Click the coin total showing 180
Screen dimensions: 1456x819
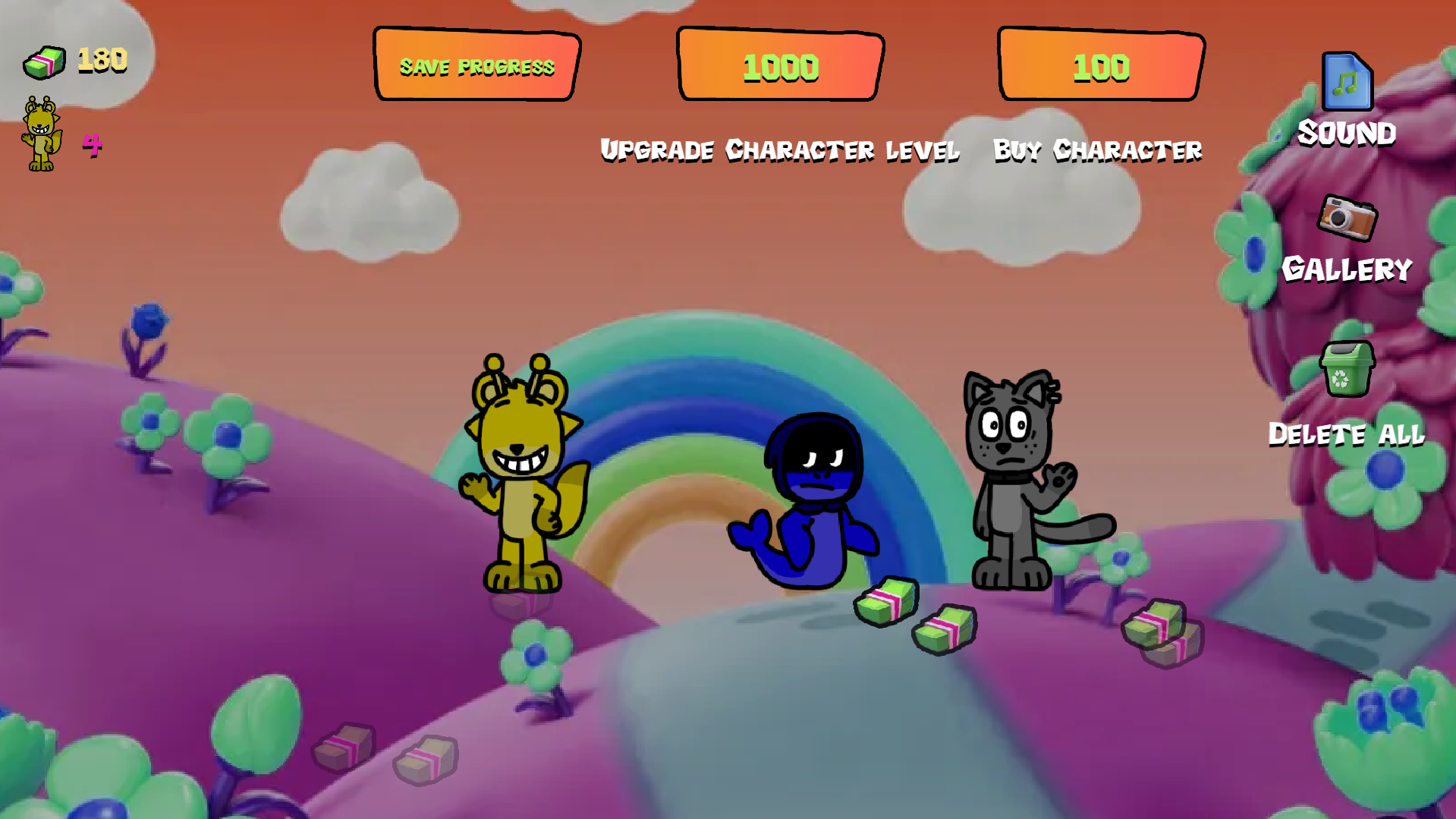tap(102, 59)
